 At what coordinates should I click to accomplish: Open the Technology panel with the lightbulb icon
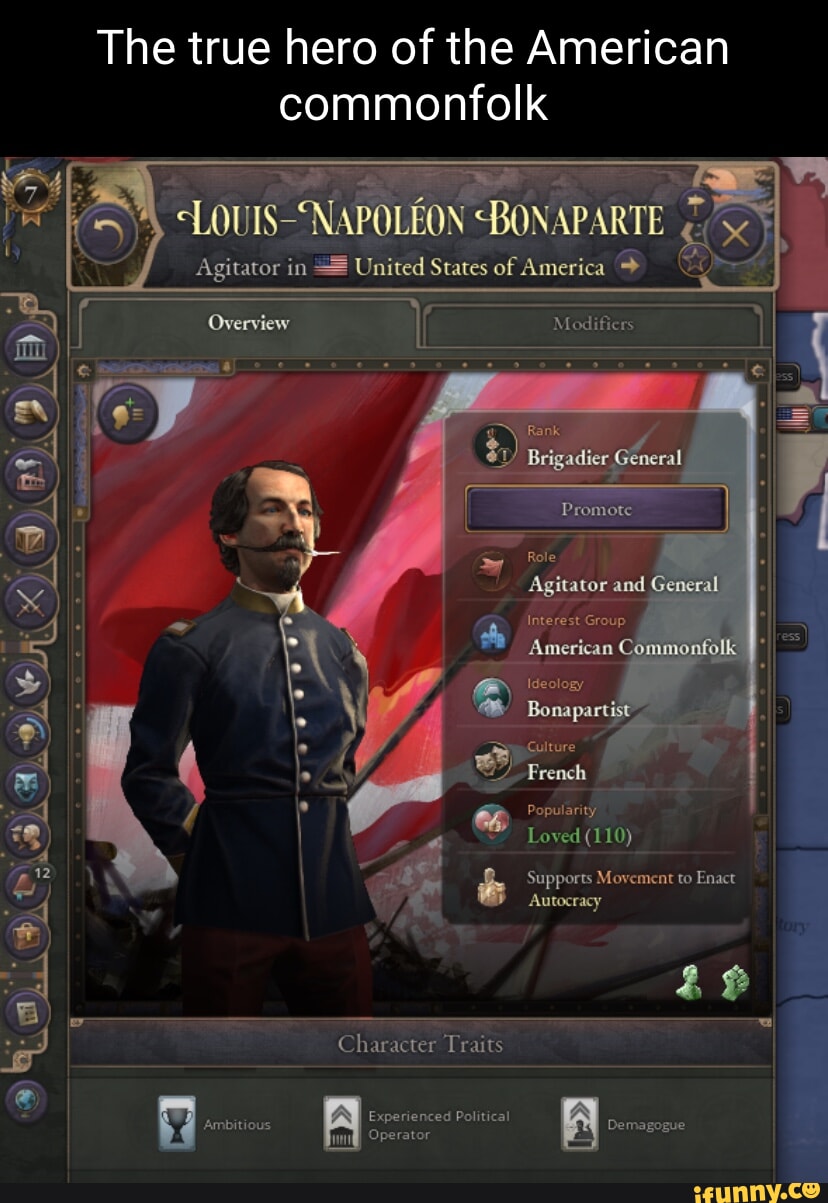click(26, 735)
